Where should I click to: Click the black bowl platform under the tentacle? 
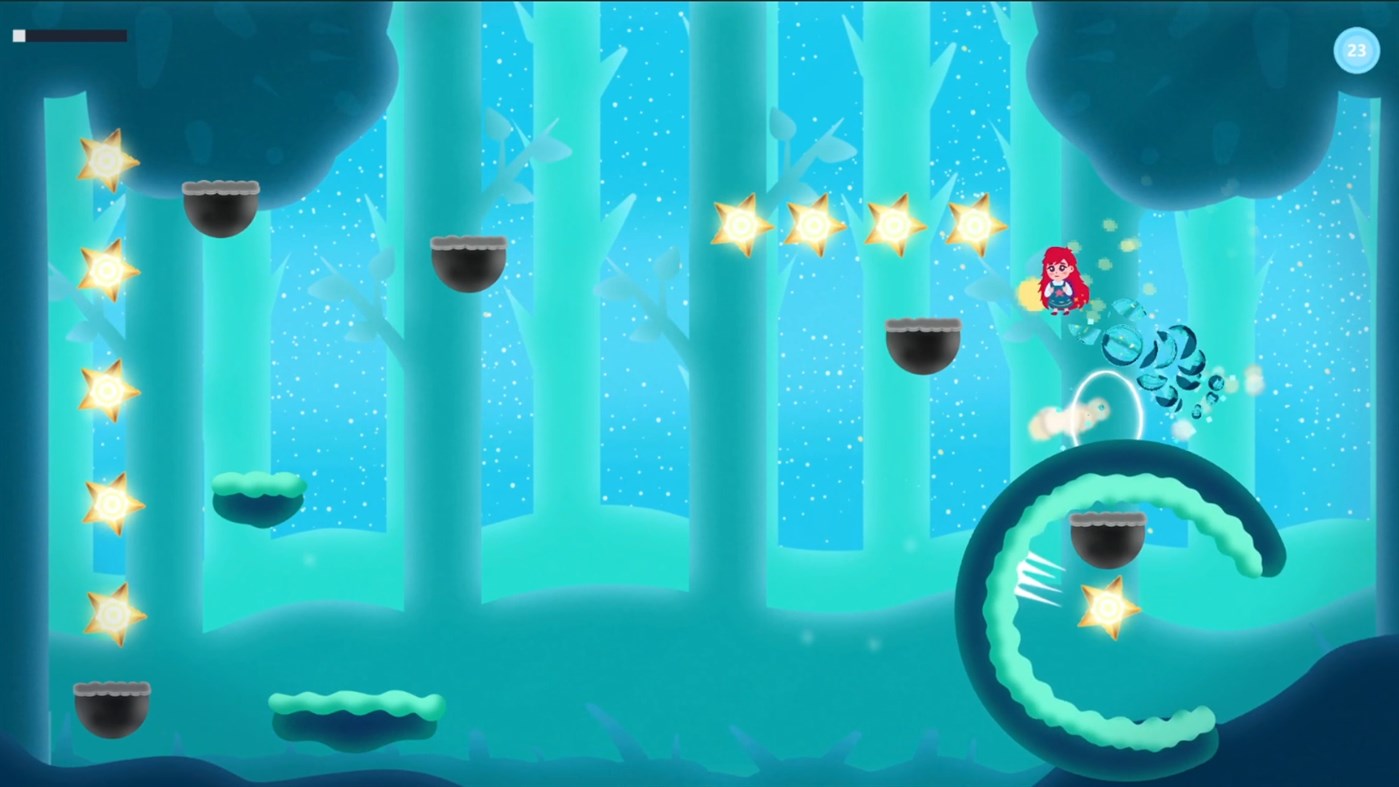1110,538
